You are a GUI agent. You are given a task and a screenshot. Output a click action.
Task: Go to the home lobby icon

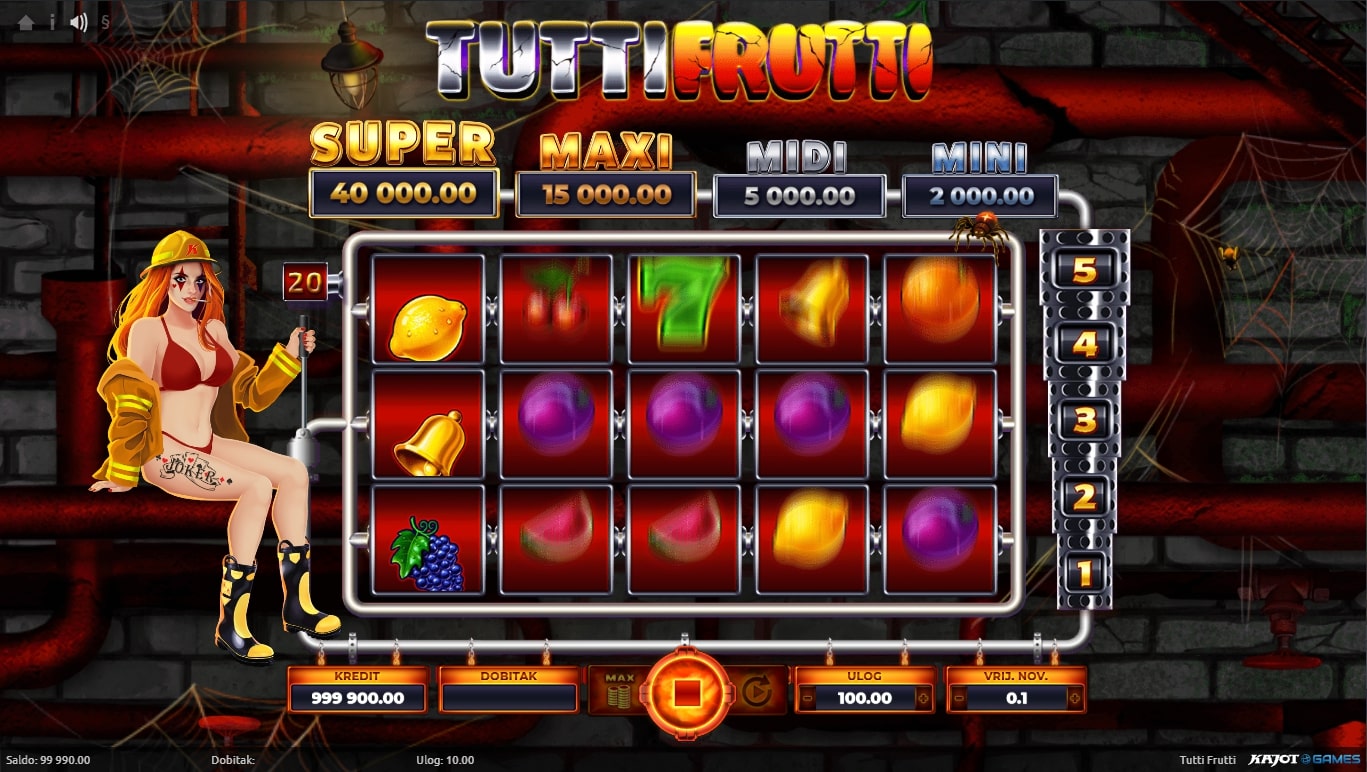pos(26,22)
